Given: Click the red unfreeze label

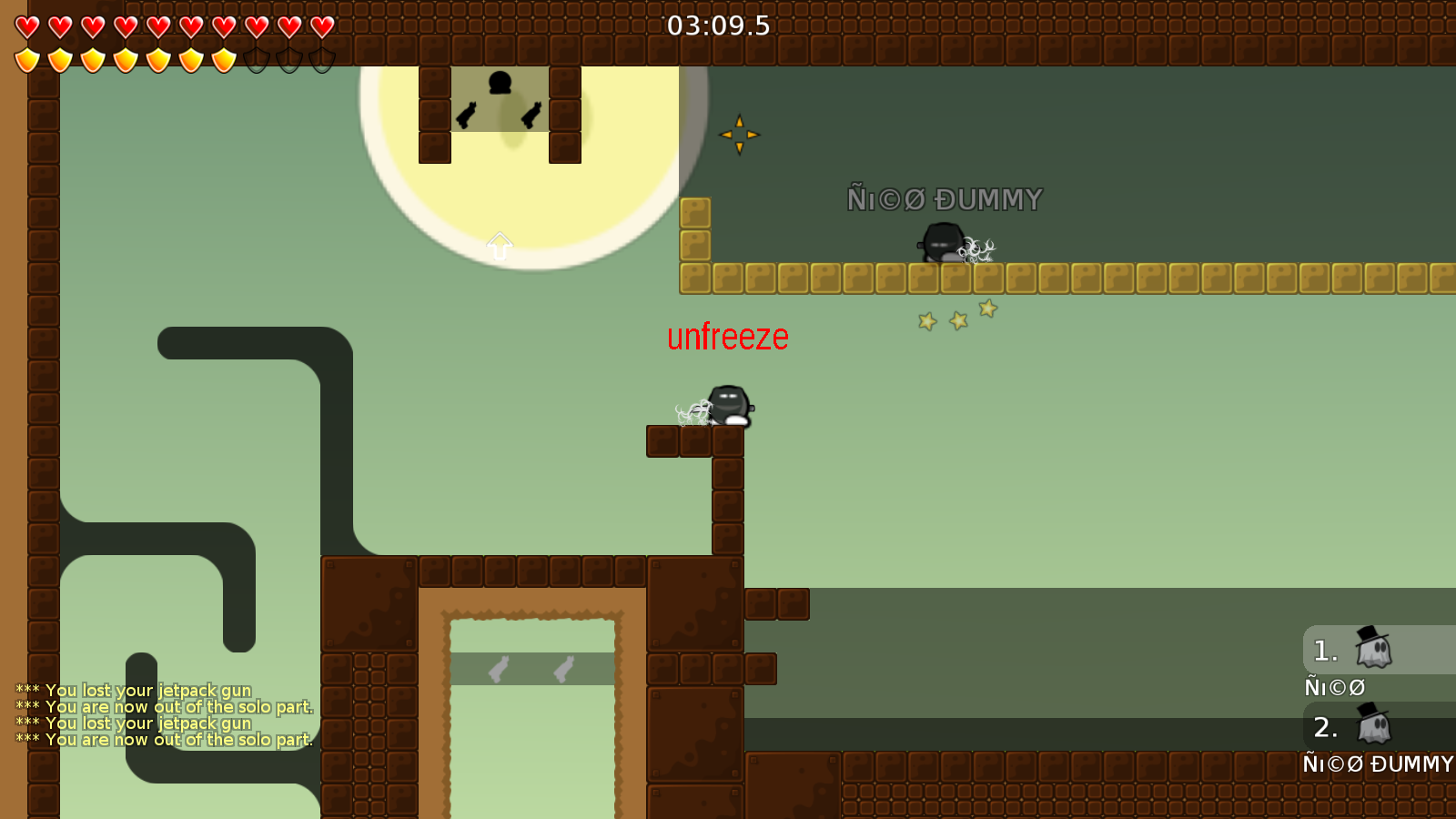Looking at the screenshot, I should [728, 337].
